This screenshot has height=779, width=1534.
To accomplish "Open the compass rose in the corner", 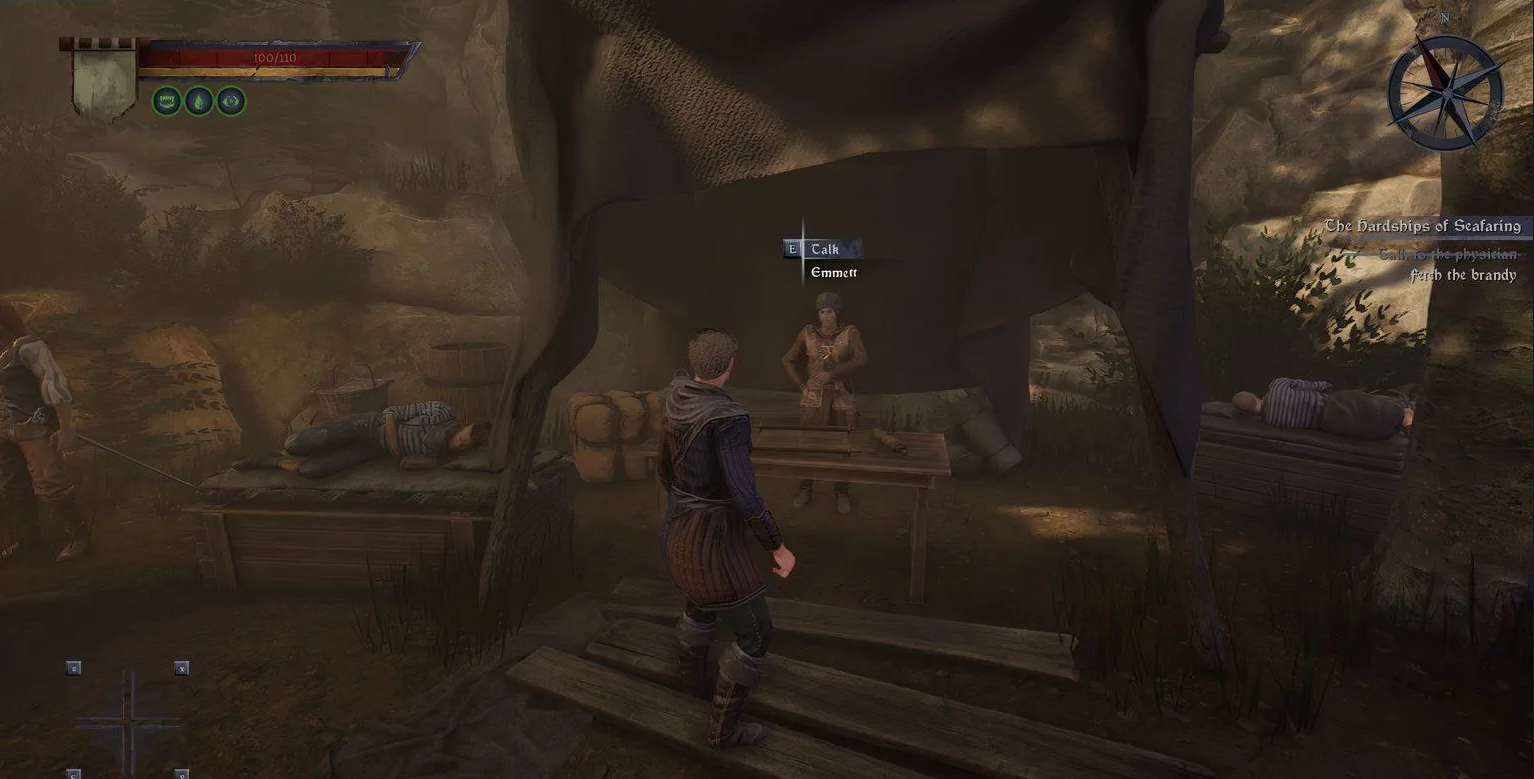I will [x=1445, y=93].
